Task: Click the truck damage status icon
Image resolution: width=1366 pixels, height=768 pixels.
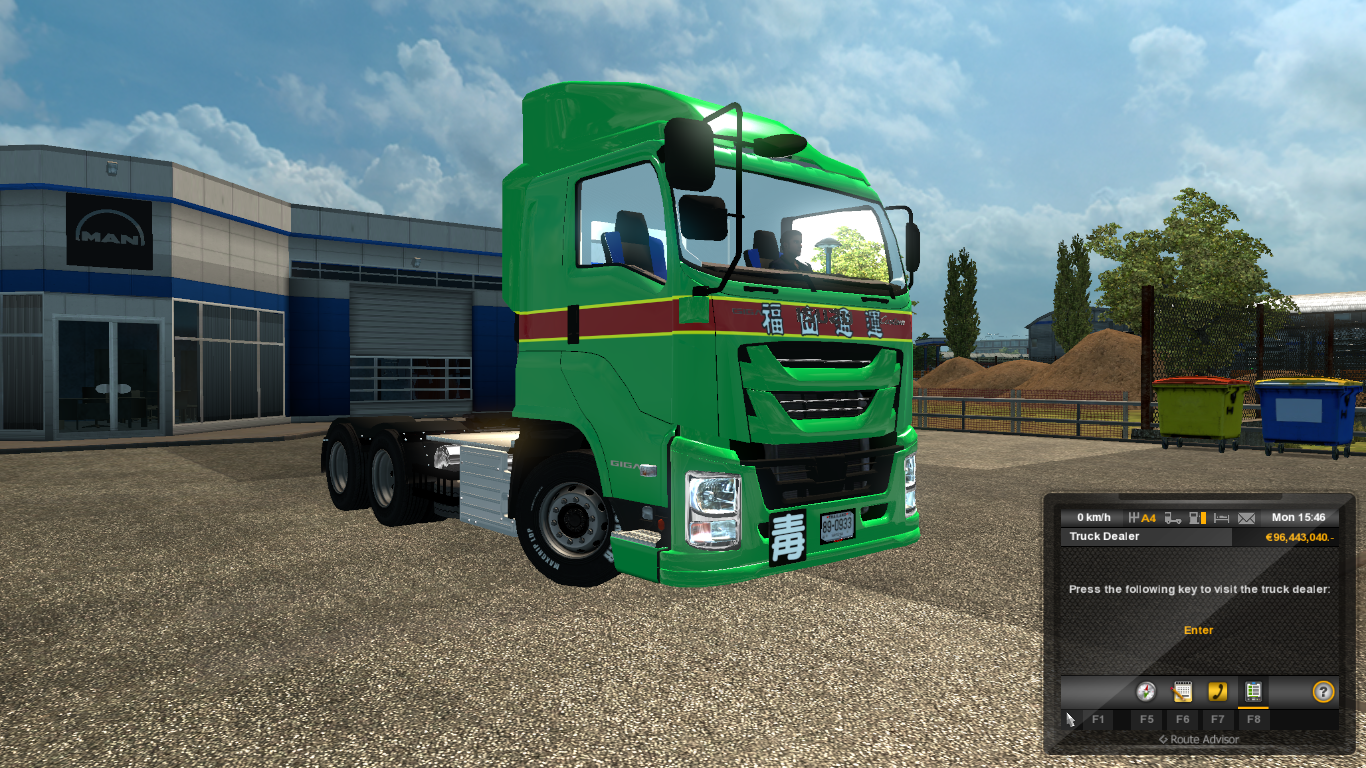Action: (1172, 518)
